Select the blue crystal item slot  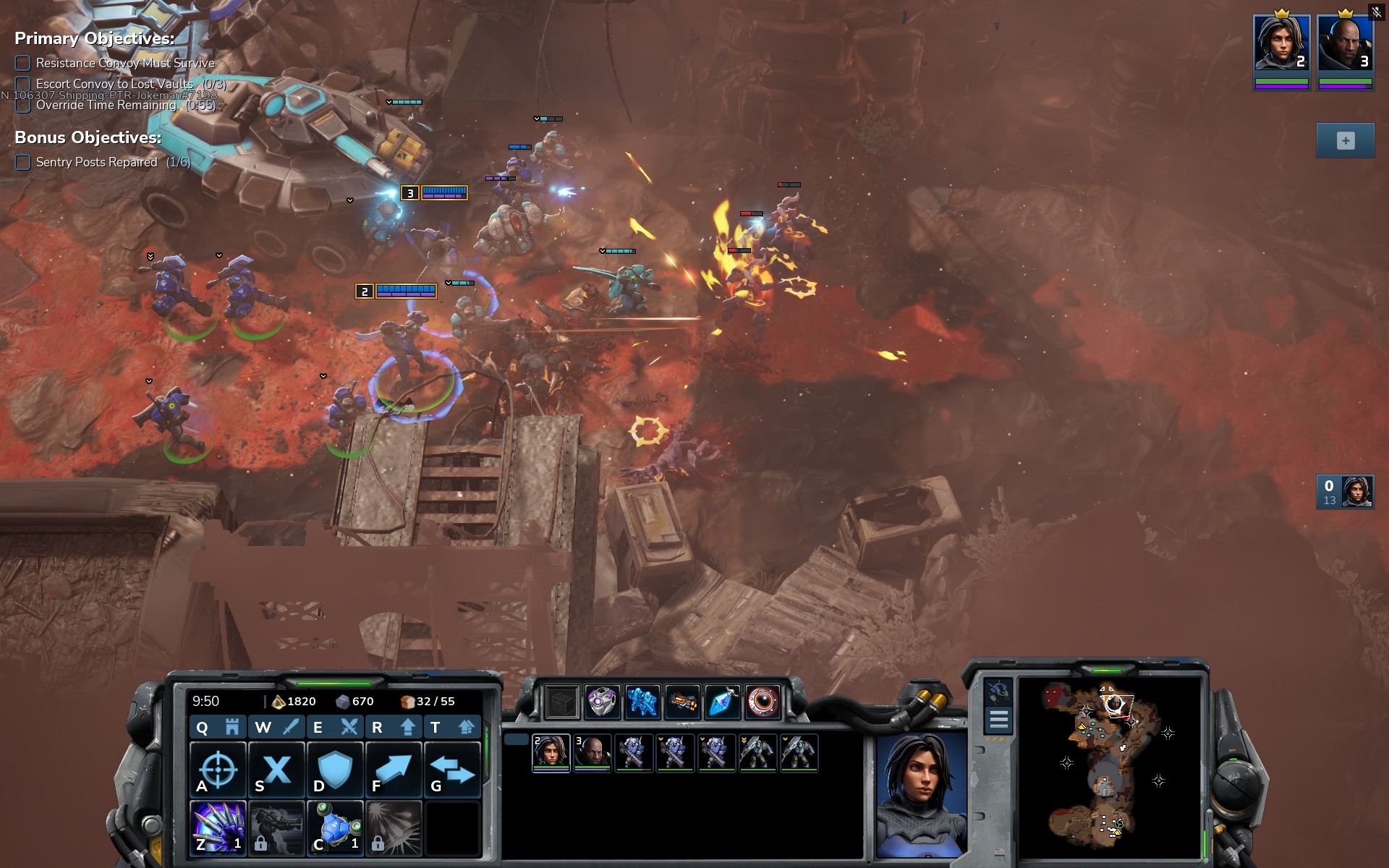tap(722, 701)
